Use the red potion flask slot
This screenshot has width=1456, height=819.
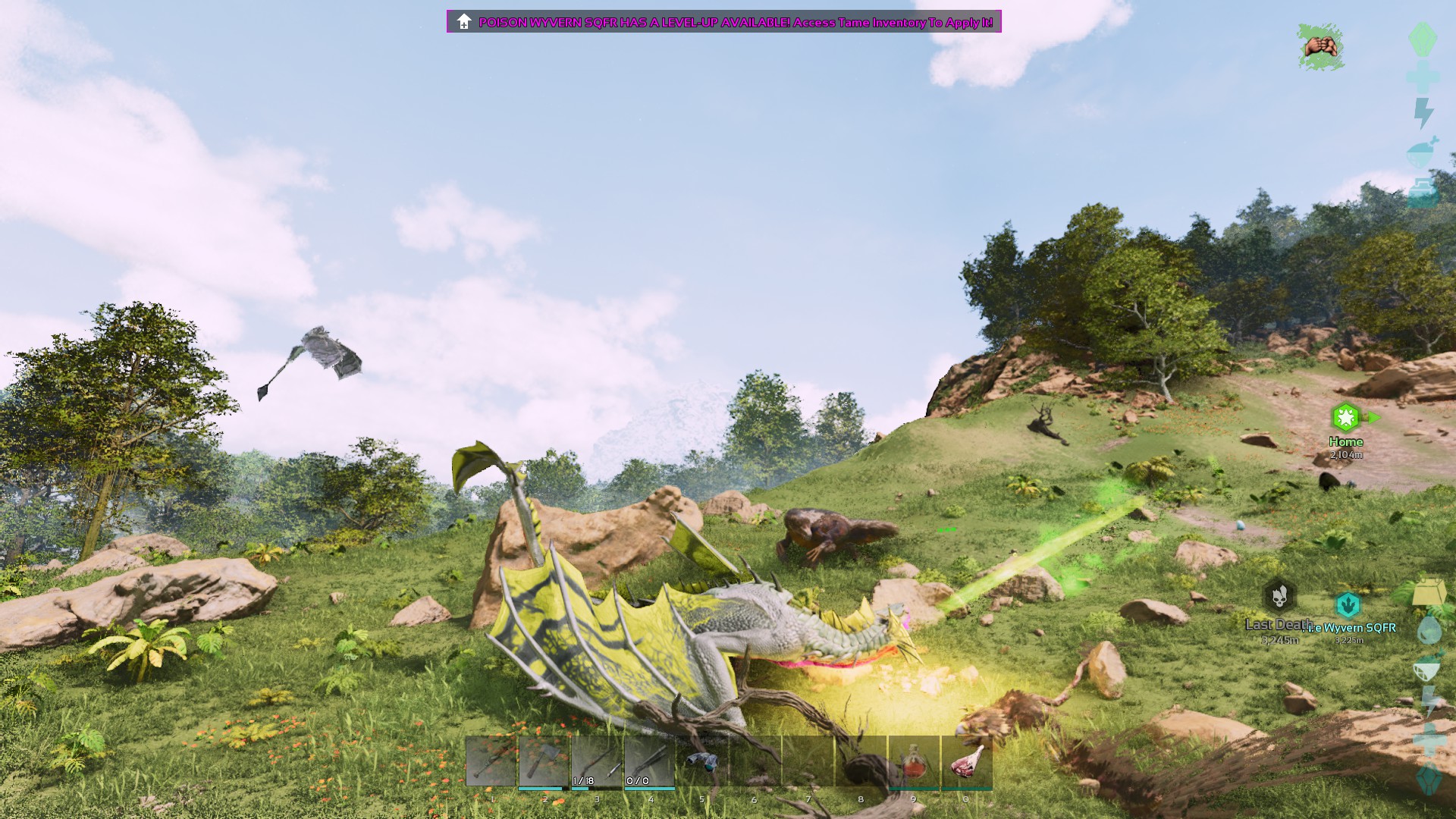coord(914,761)
